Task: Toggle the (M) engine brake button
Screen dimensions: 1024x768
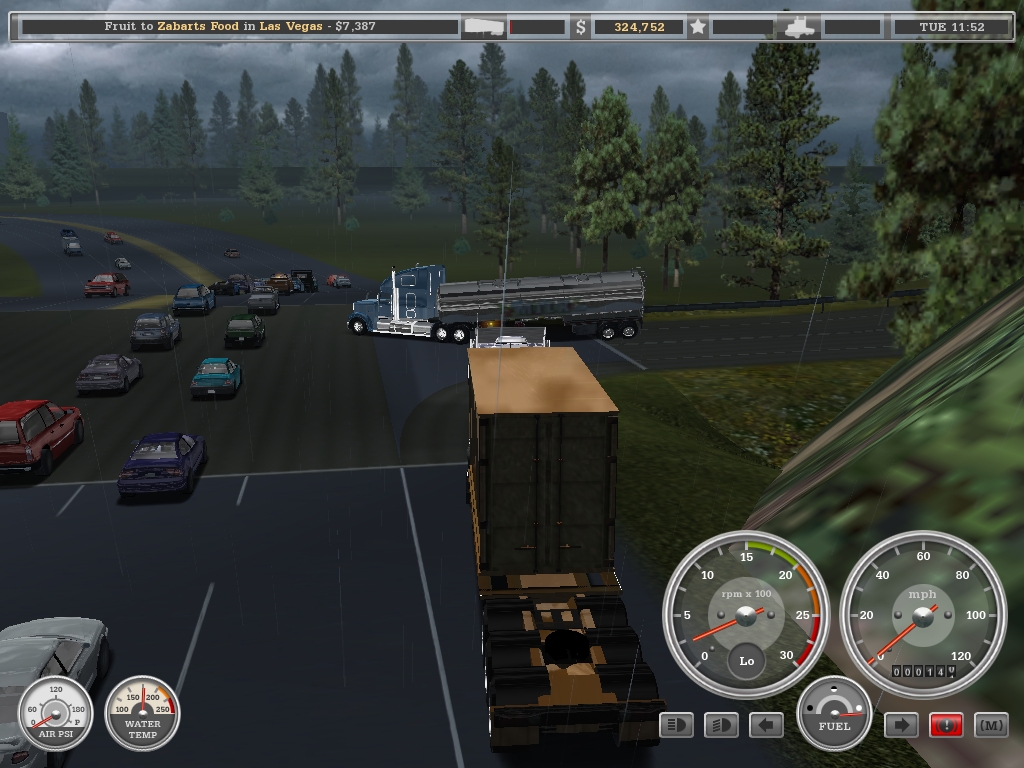Action: tap(991, 725)
